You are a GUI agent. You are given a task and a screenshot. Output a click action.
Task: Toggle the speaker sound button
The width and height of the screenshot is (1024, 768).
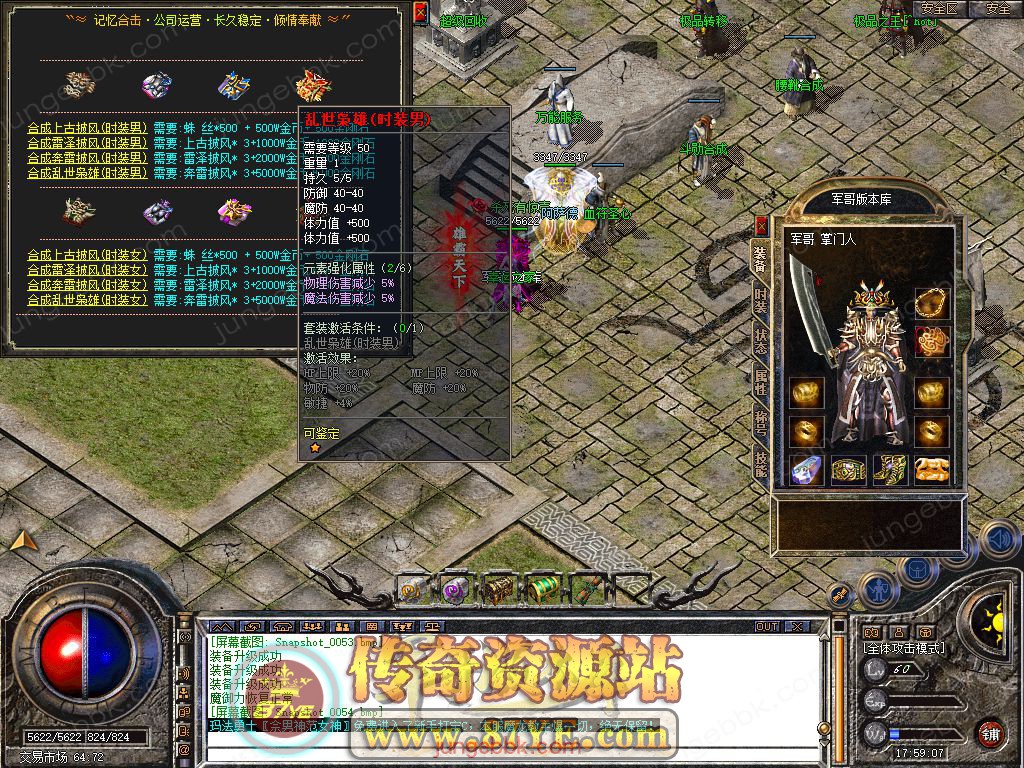[997, 540]
